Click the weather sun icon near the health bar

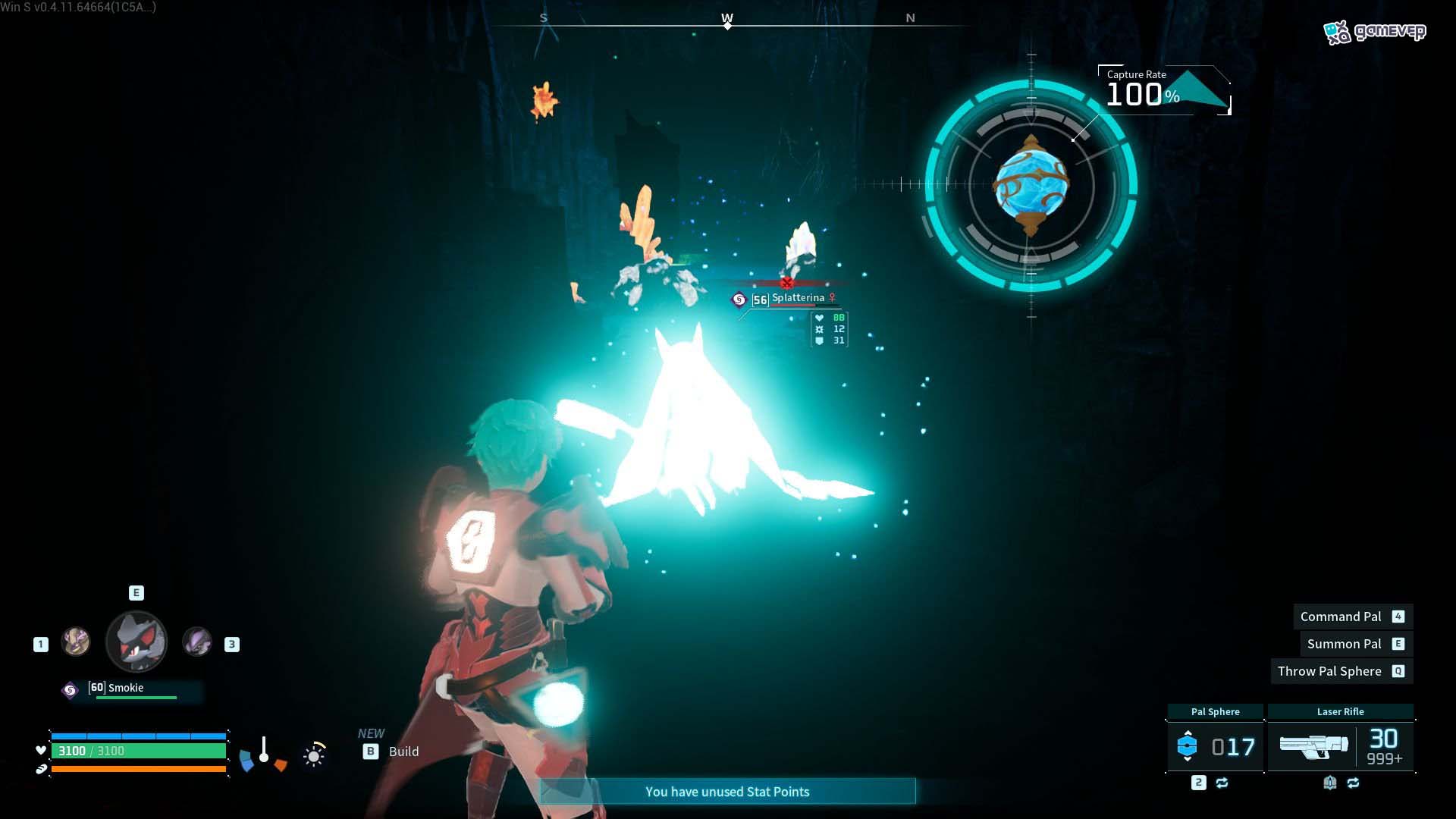[x=314, y=755]
